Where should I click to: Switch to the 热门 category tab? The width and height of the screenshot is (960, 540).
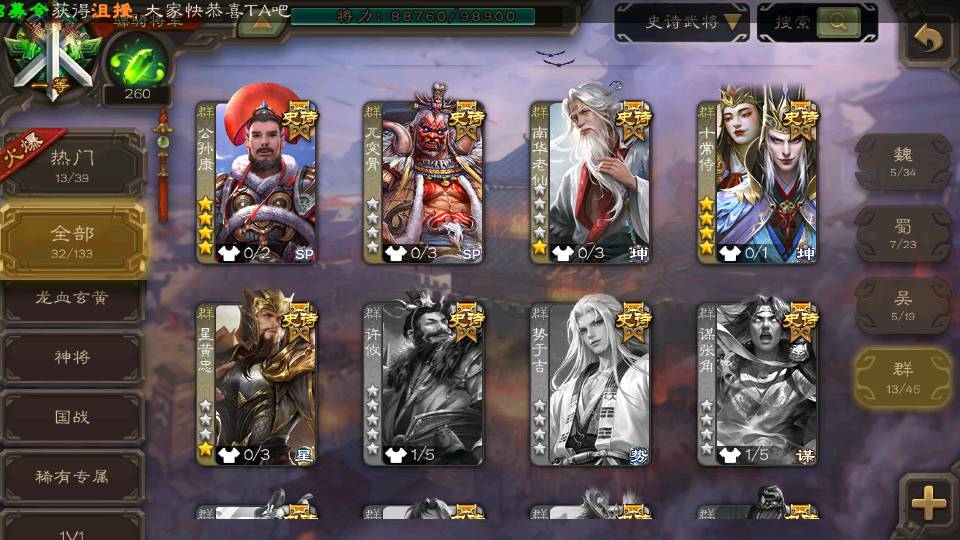click(72, 162)
